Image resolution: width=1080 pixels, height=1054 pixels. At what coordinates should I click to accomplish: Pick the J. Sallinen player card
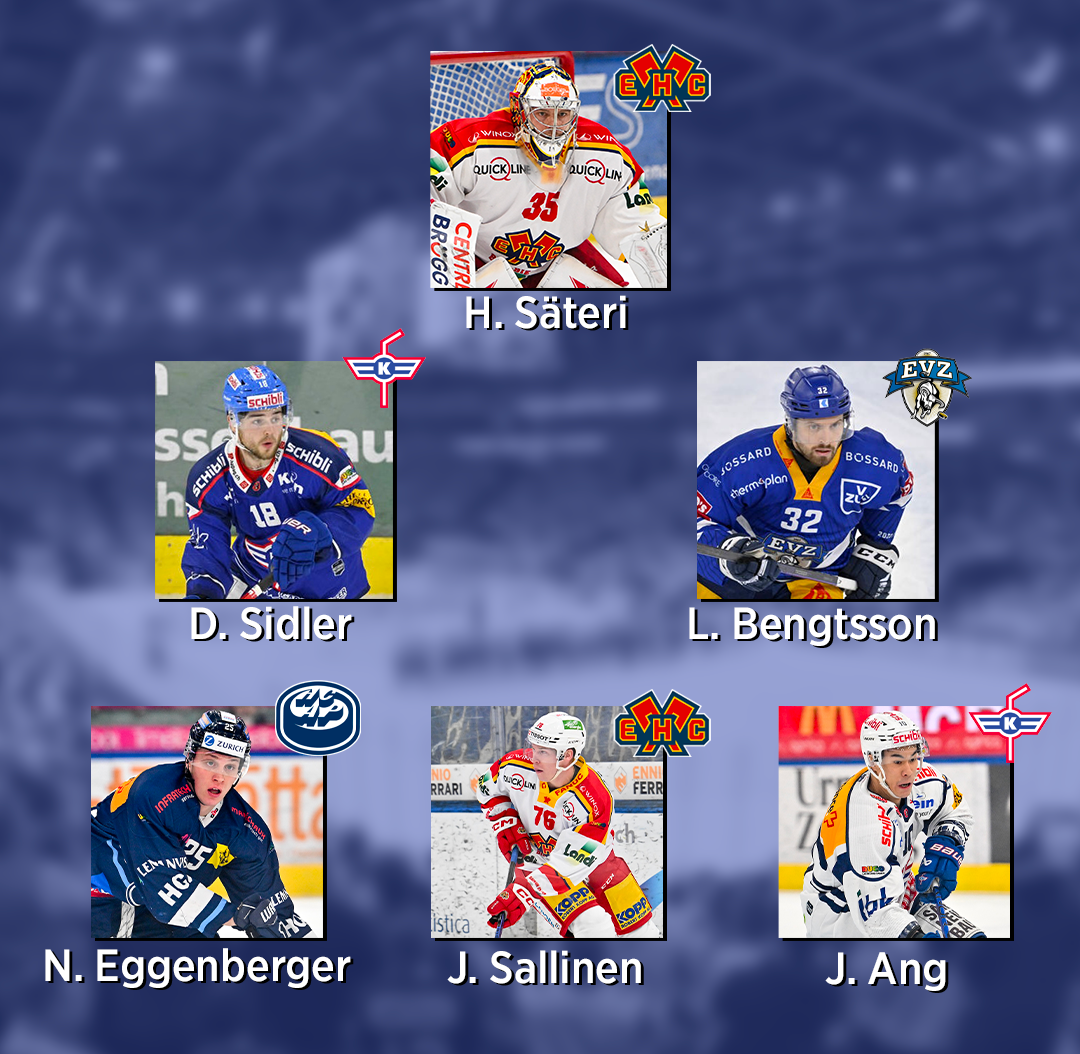(x=546, y=822)
